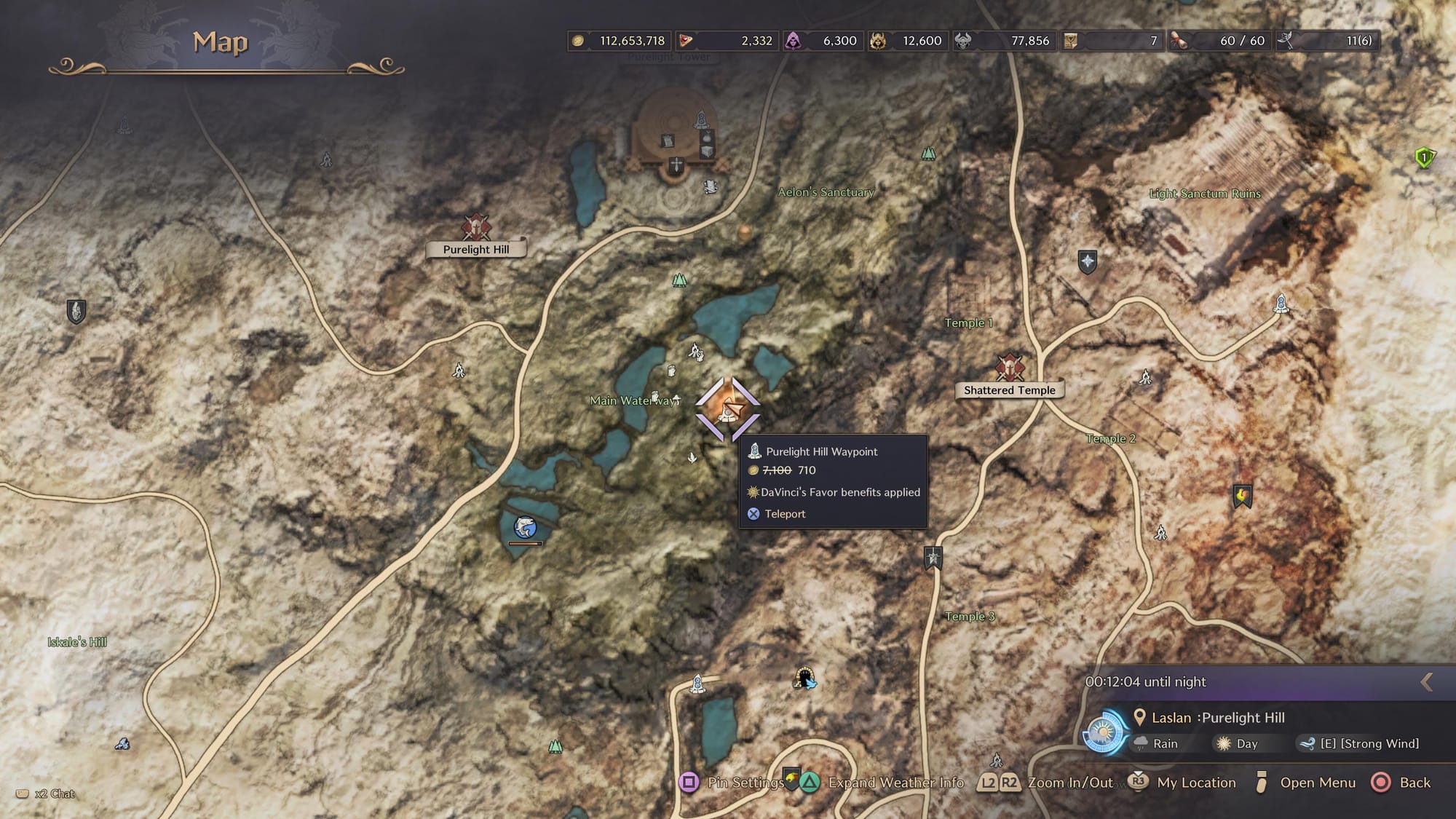Select Expand Weather Info
Viewport: 1456px width, 819px height.
pos(884,783)
